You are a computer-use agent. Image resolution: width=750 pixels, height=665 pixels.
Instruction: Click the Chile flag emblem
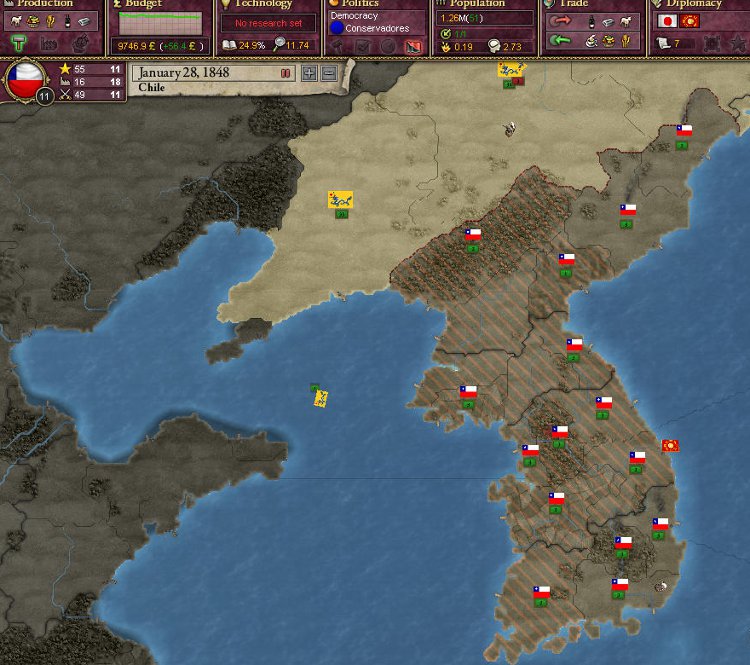pos(27,80)
